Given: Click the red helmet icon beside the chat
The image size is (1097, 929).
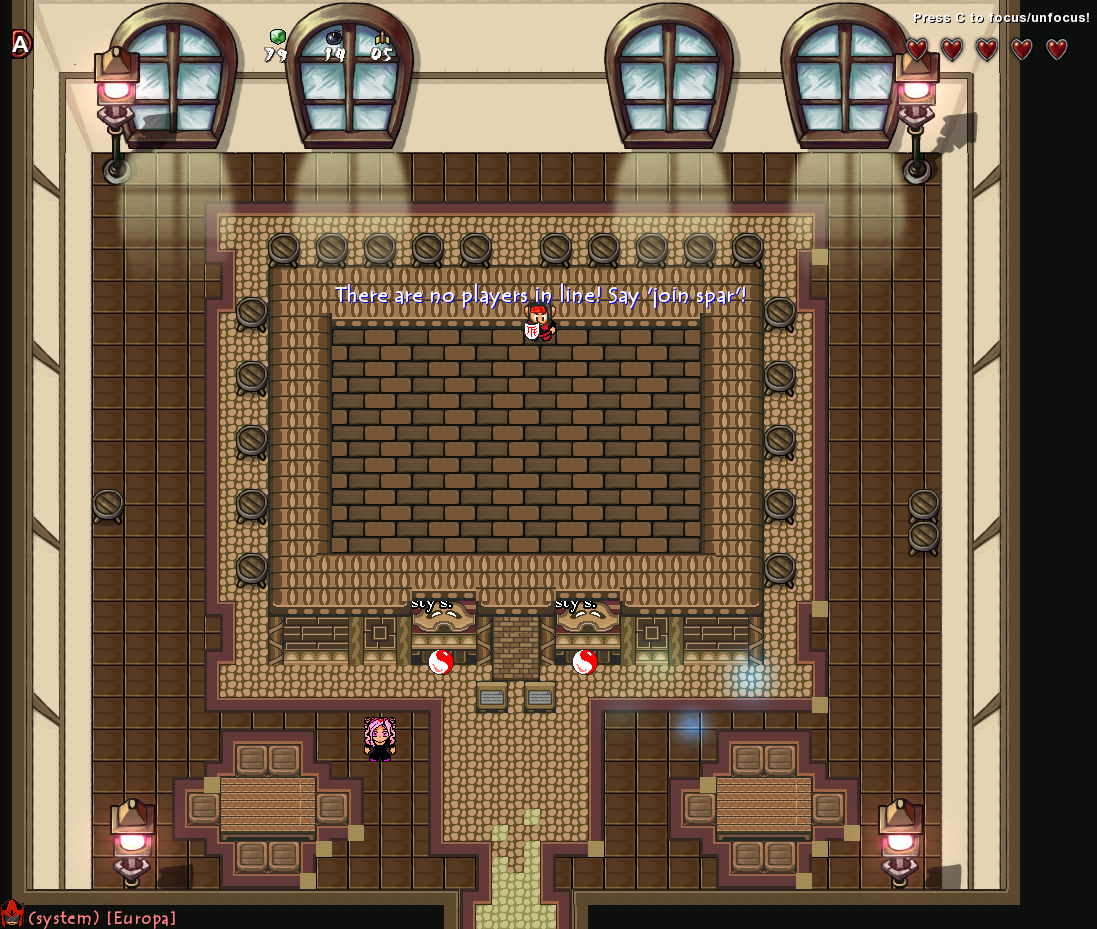Looking at the screenshot, I should 12,914.
